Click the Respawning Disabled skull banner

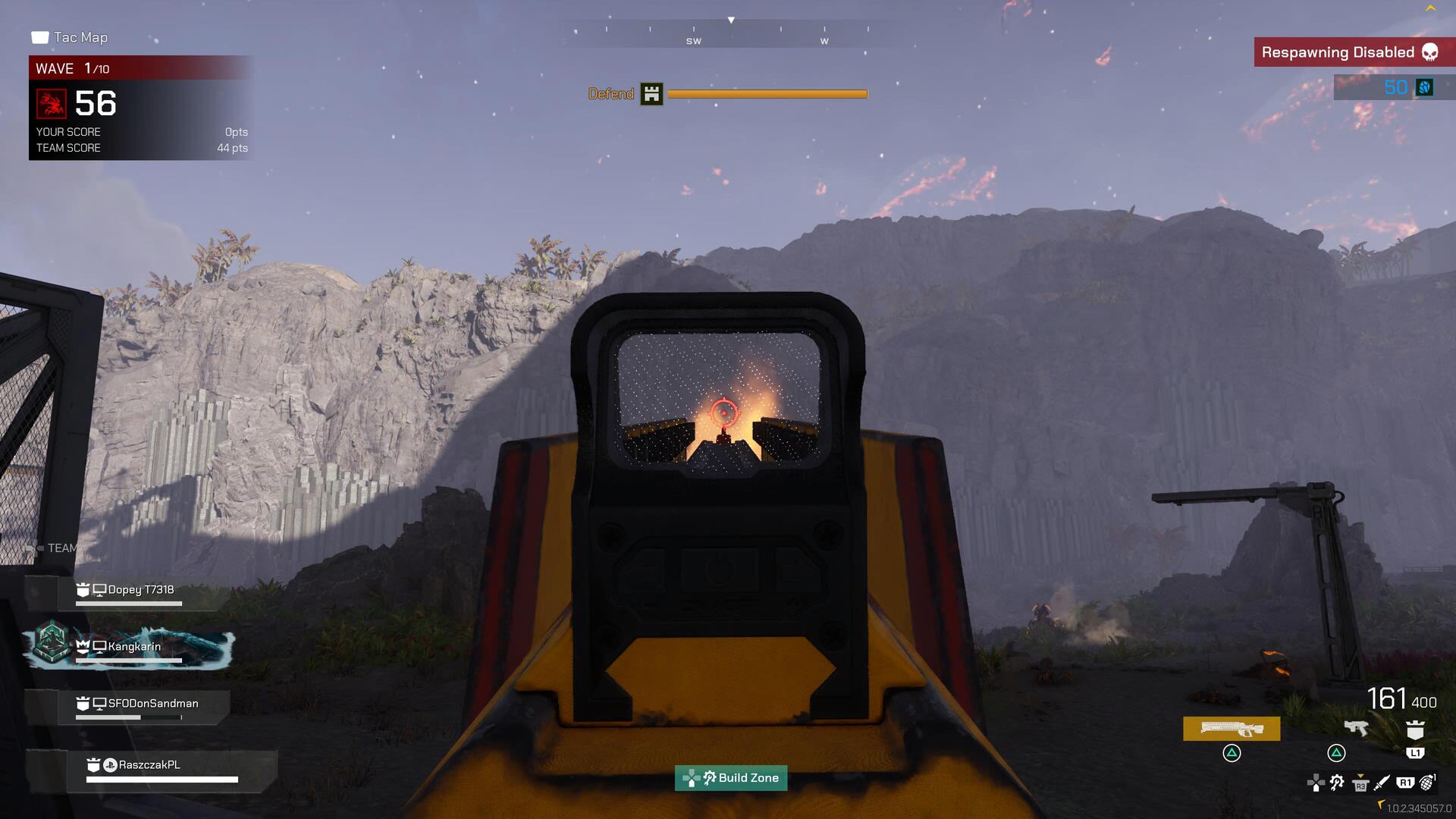[x=1350, y=52]
